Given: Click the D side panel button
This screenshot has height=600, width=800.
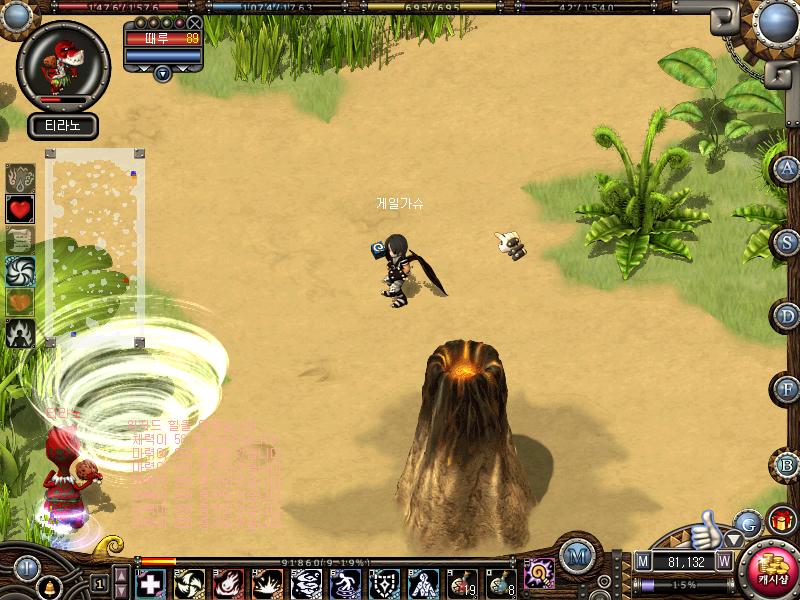Looking at the screenshot, I should [788, 316].
